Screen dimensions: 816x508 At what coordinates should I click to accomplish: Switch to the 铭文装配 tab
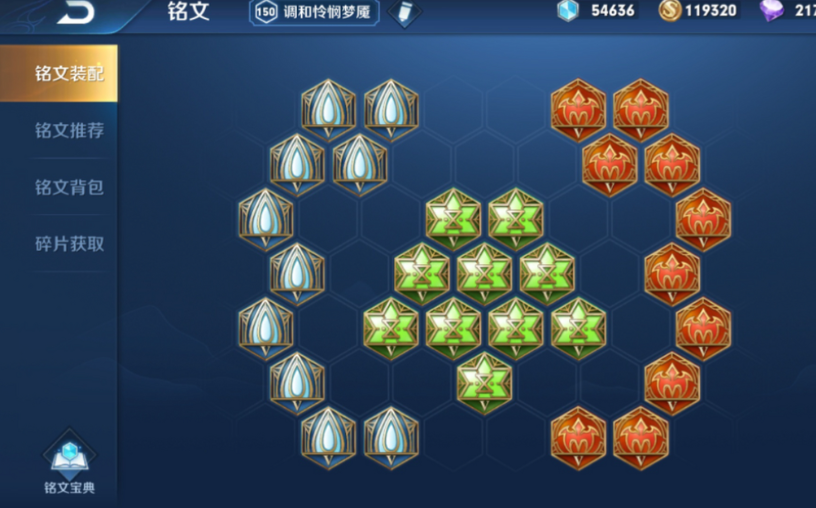point(68,74)
